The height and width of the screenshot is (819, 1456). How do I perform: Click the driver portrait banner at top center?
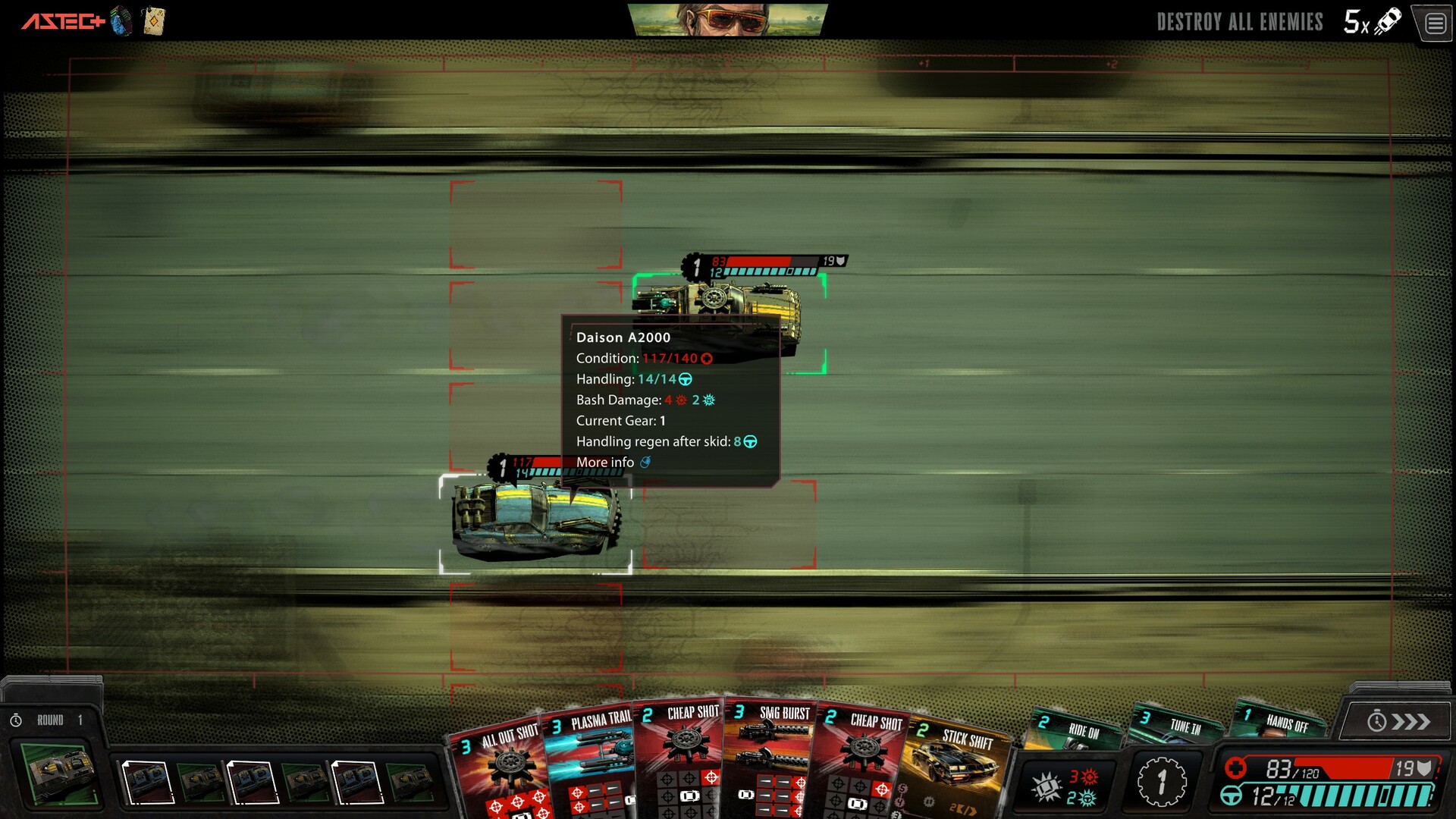click(x=728, y=20)
